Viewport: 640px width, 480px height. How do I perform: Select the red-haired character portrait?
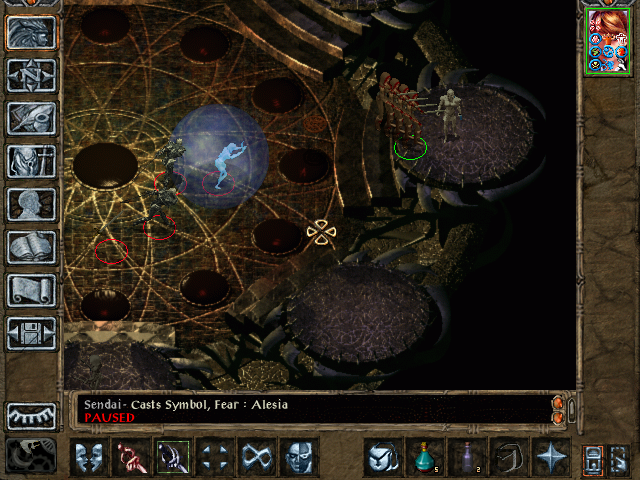click(608, 41)
